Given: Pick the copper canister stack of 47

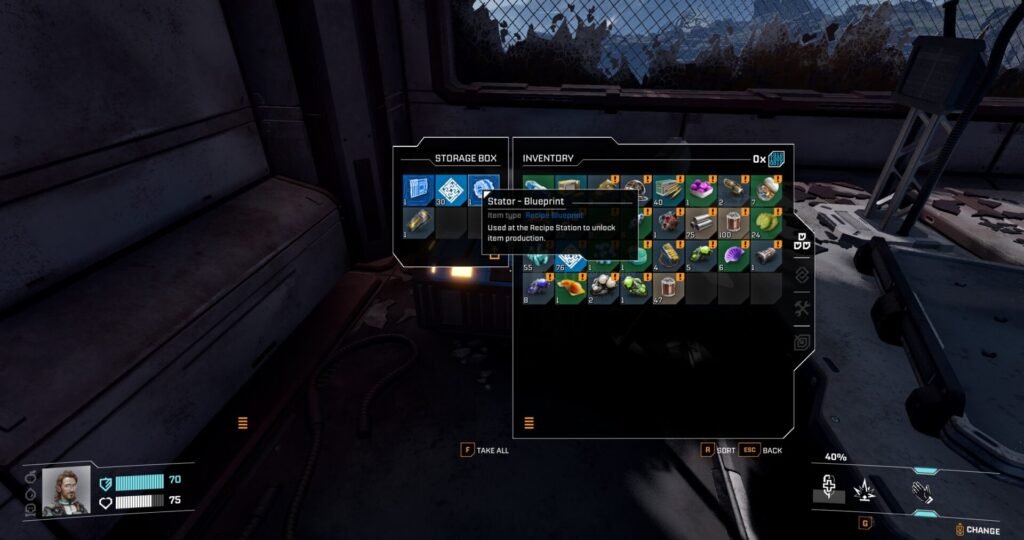Looking at the screenshot, I should click(667, 288).
